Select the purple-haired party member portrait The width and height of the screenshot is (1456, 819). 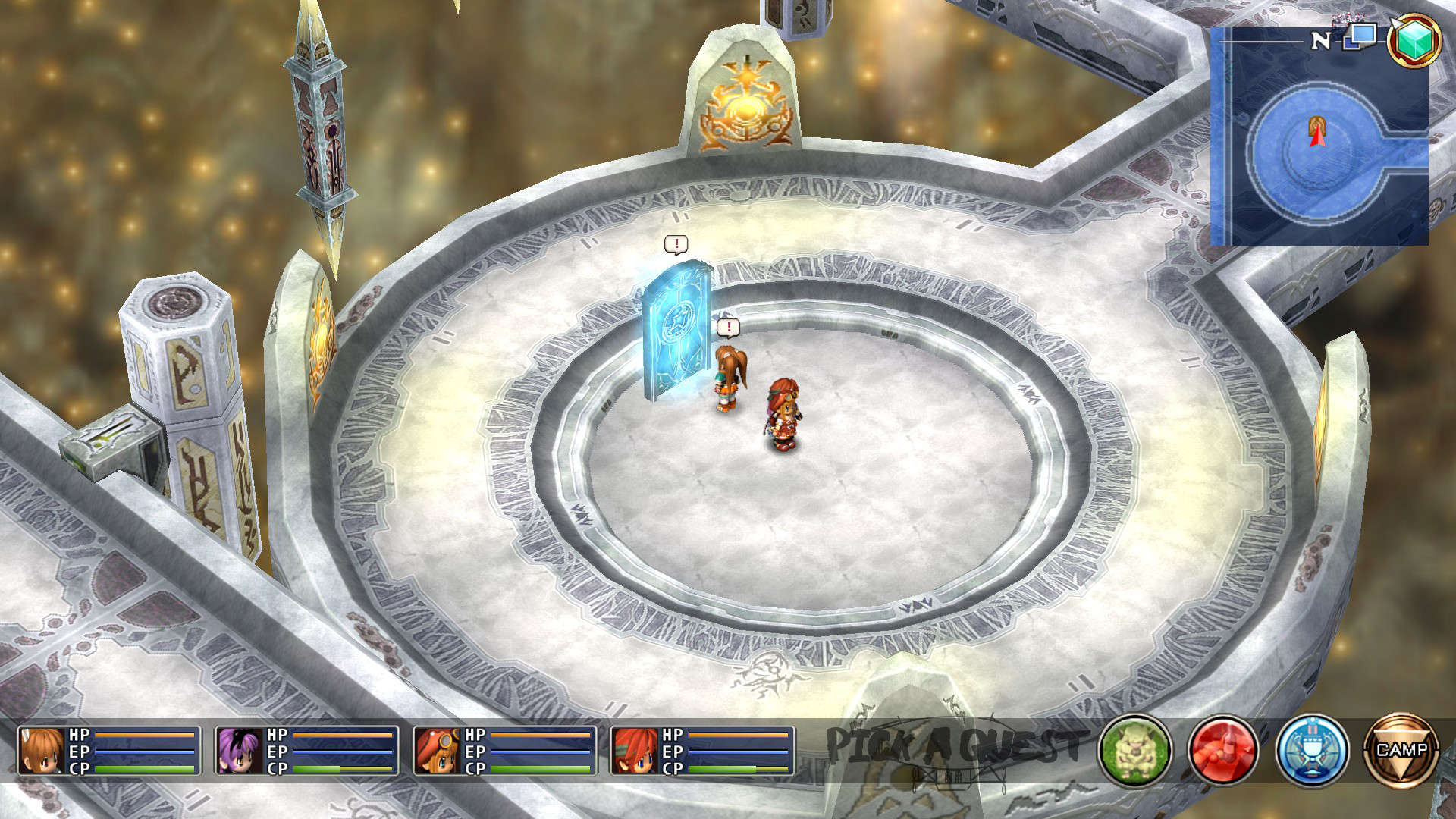point(239,751)
